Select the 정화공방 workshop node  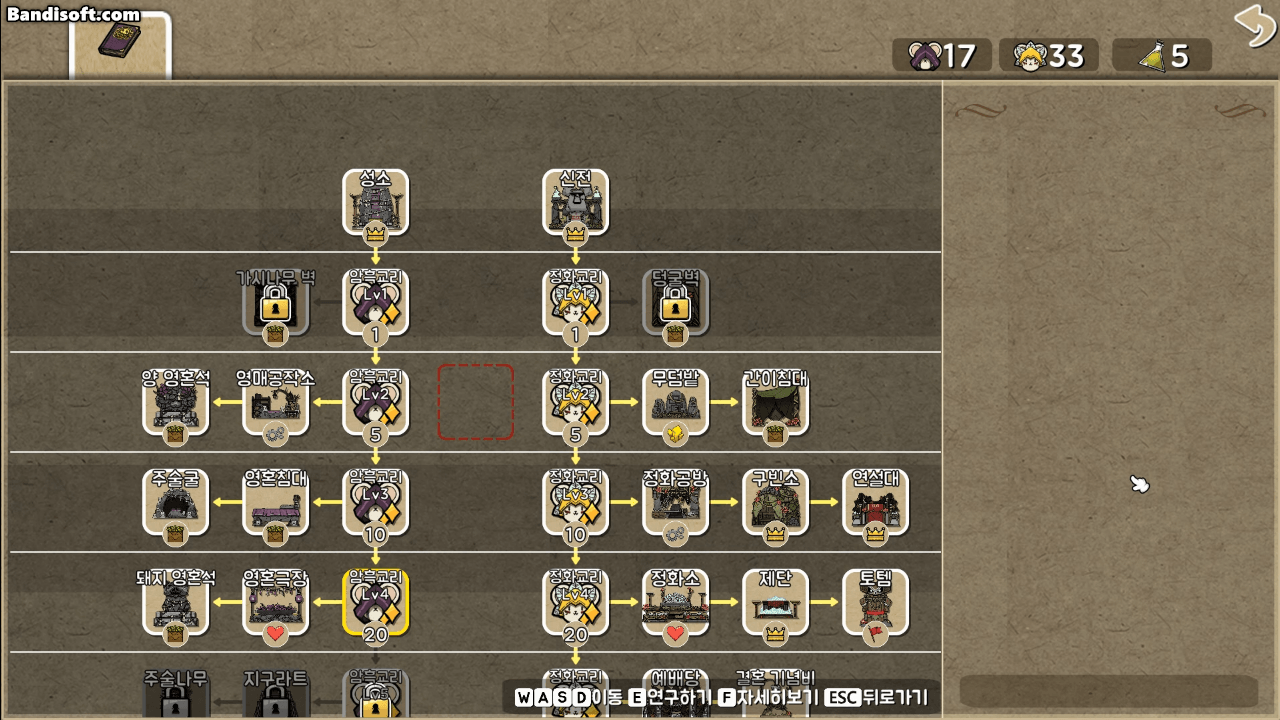pos(675,500)
